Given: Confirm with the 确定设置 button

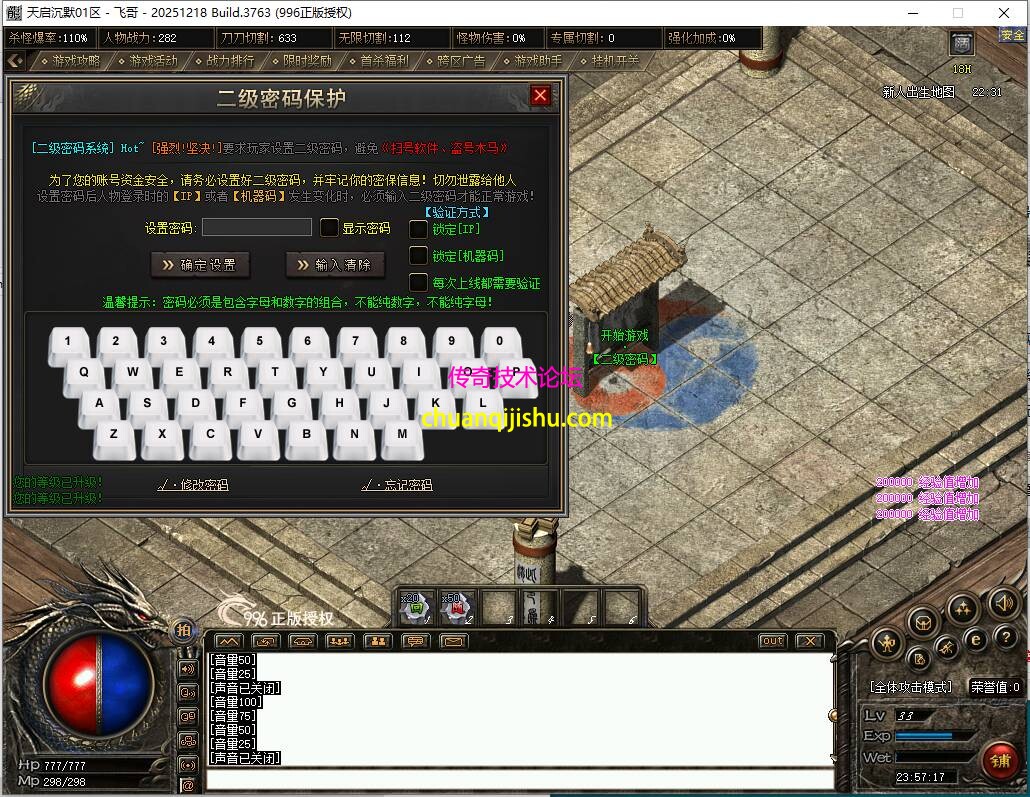Looking at the screenshot, I should (200, 264).
